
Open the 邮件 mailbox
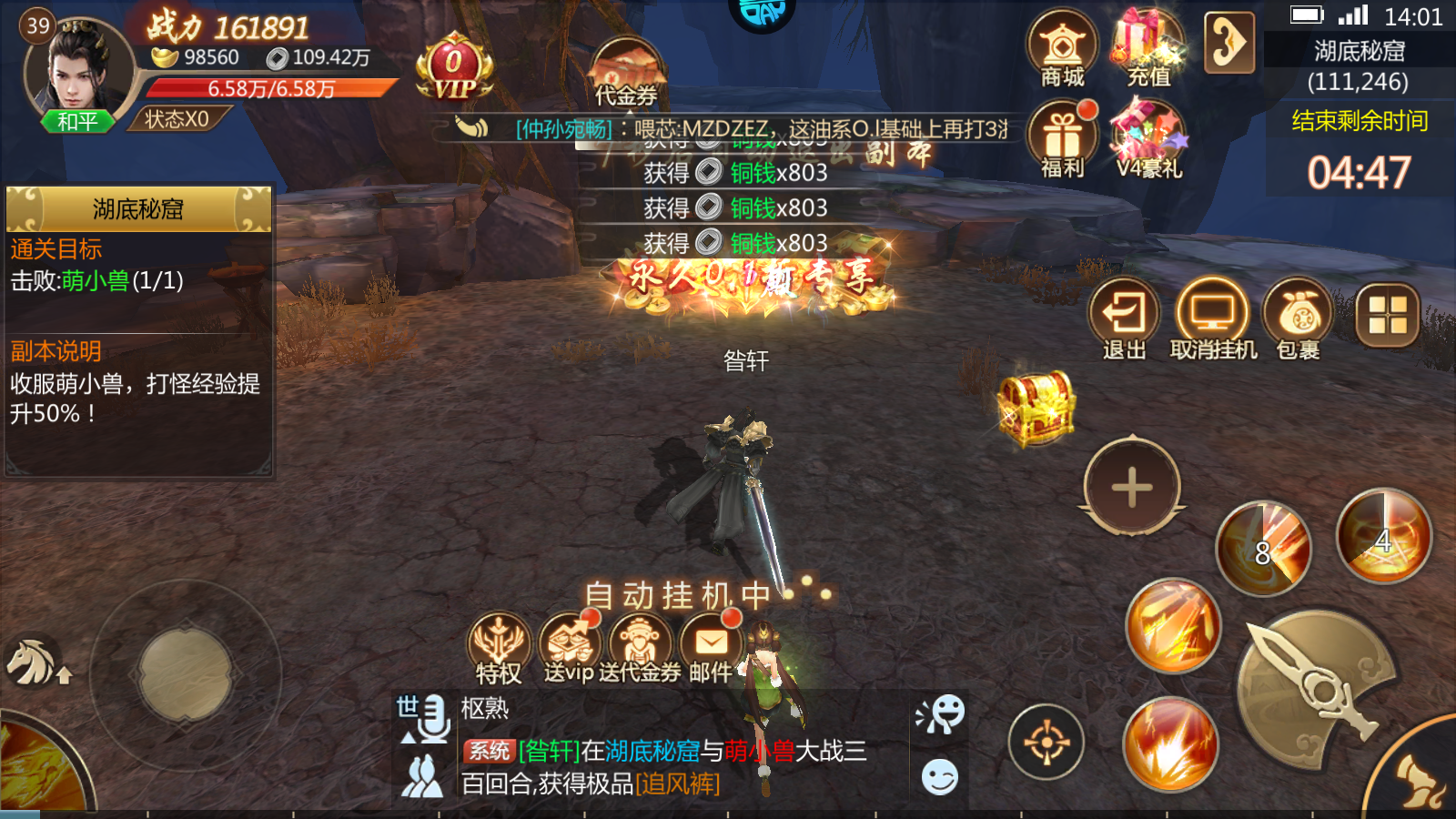(711, 648)
